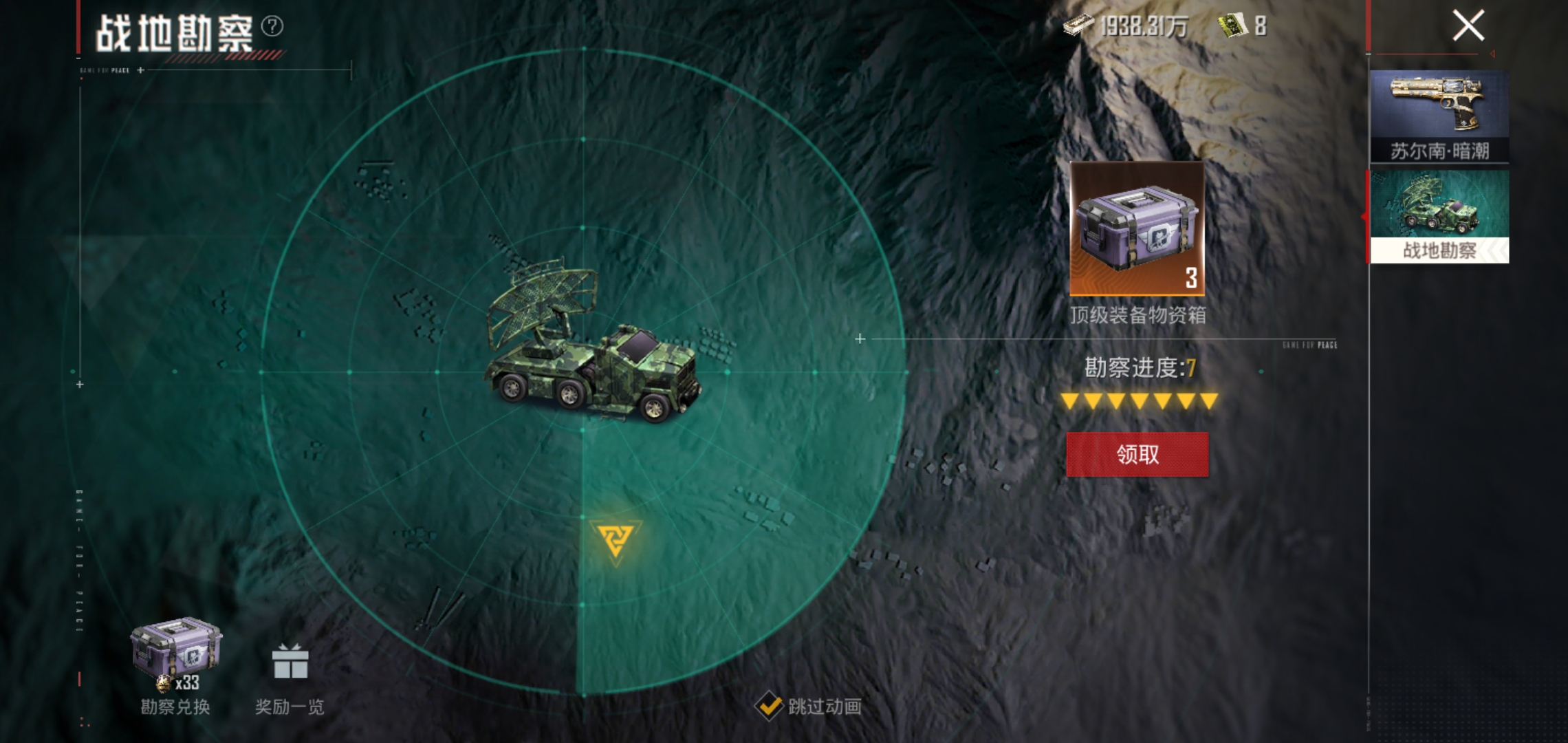
Task: Claim the reward with the red 领取 button
Action: (x=1137, y=454)
